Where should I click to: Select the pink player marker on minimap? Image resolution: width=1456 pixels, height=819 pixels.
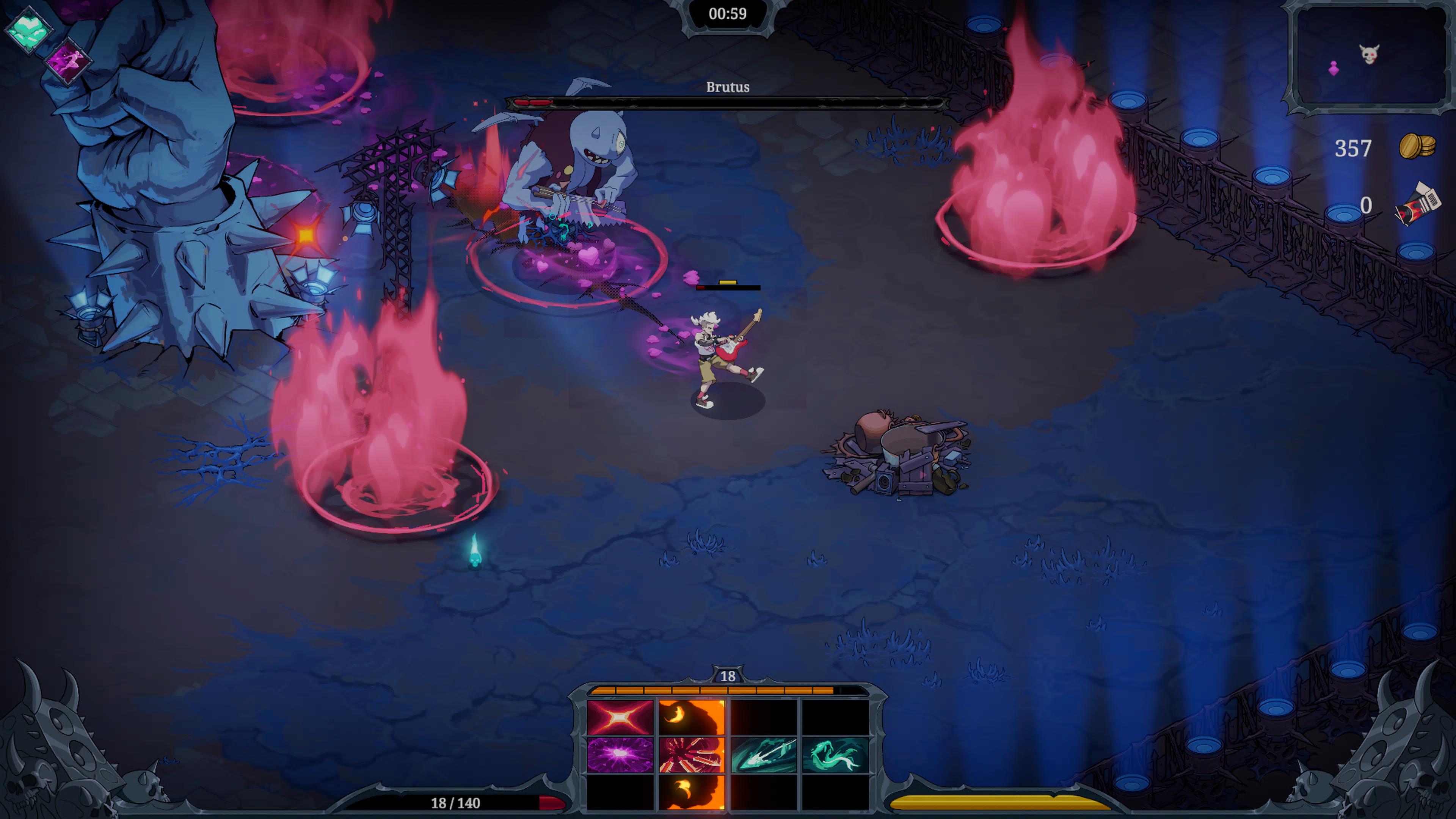click(x=1334, y=68)
